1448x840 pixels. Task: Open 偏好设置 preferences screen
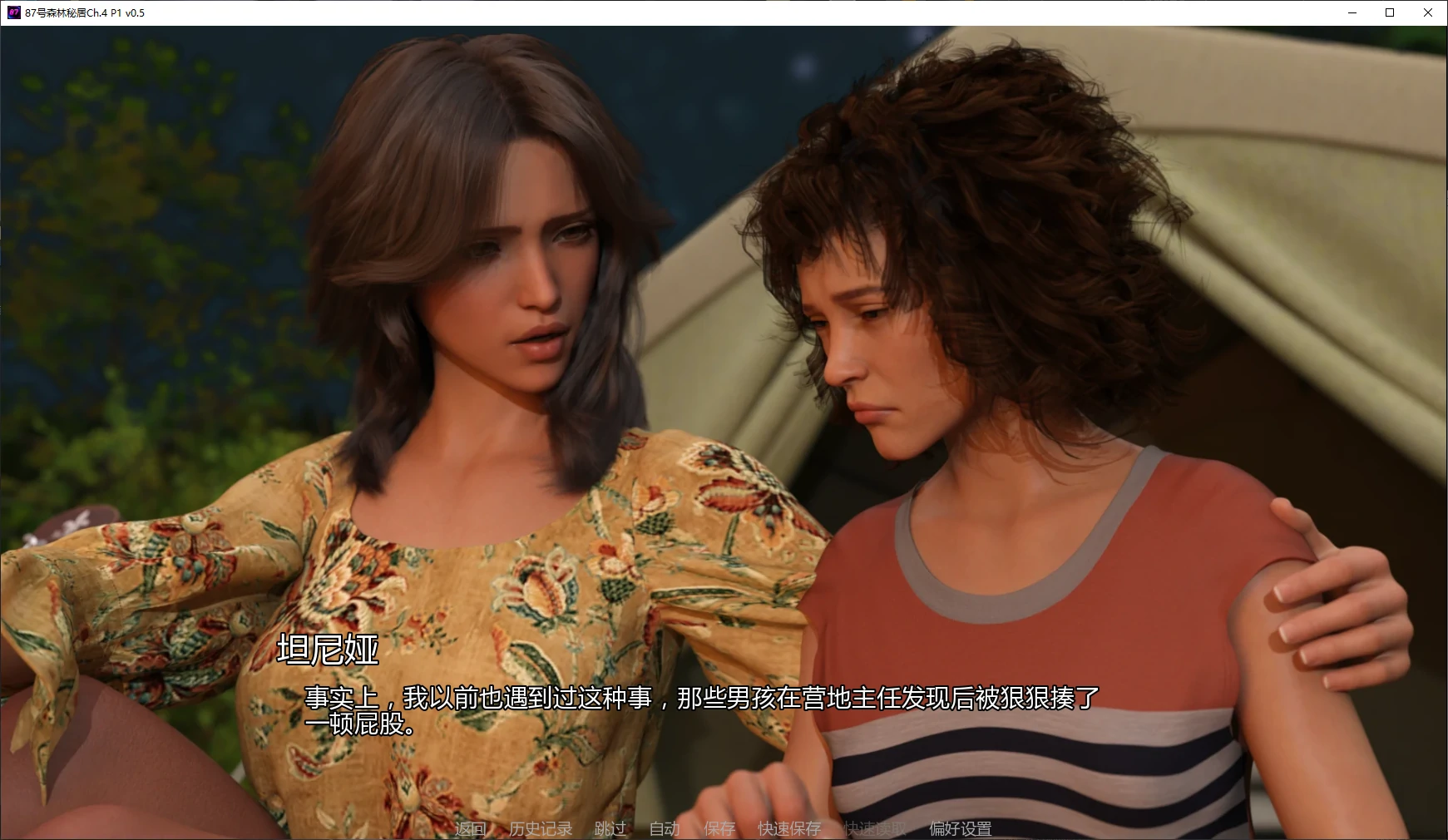958,828
